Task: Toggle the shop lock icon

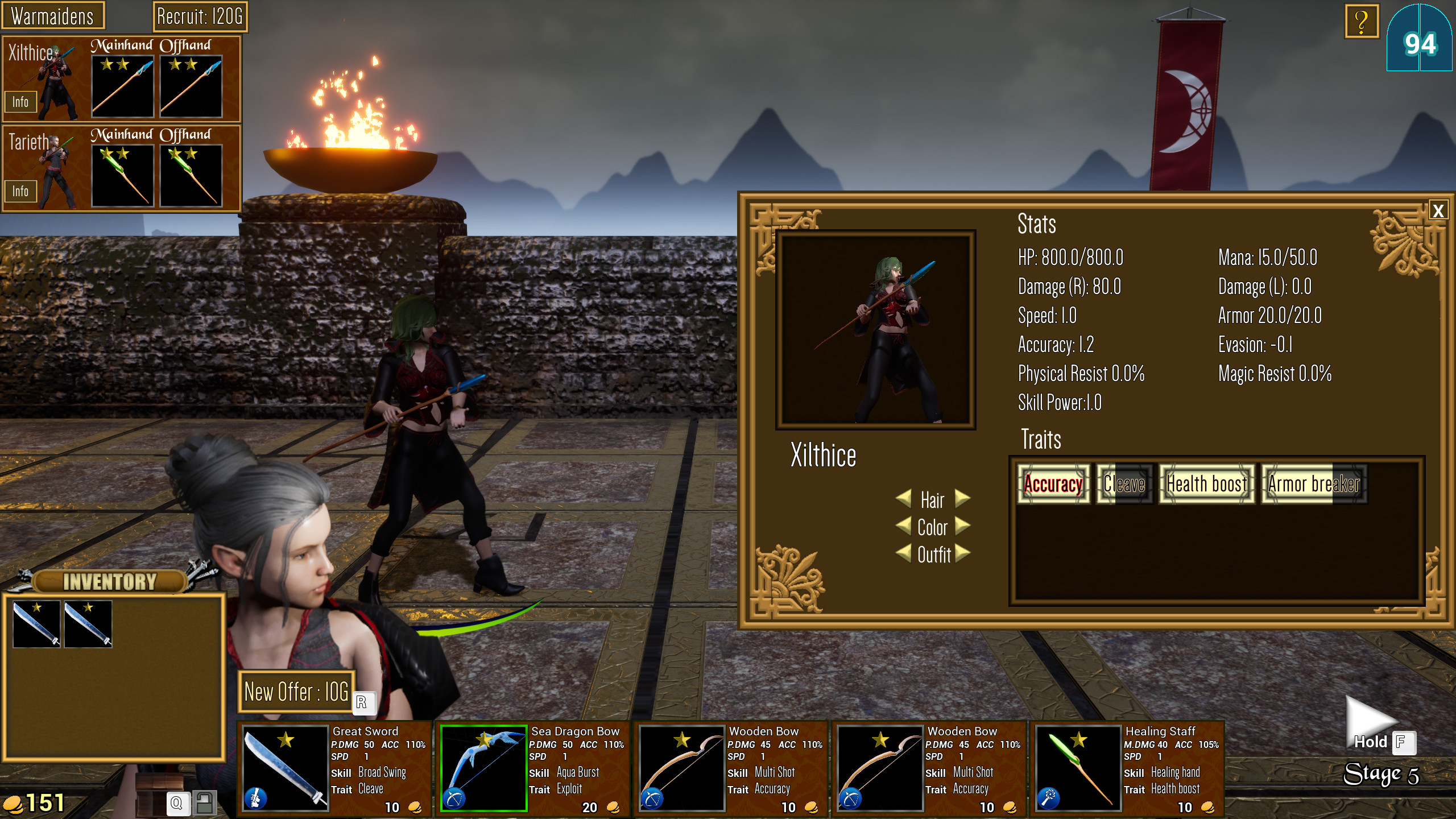Action: pos(204,803)
